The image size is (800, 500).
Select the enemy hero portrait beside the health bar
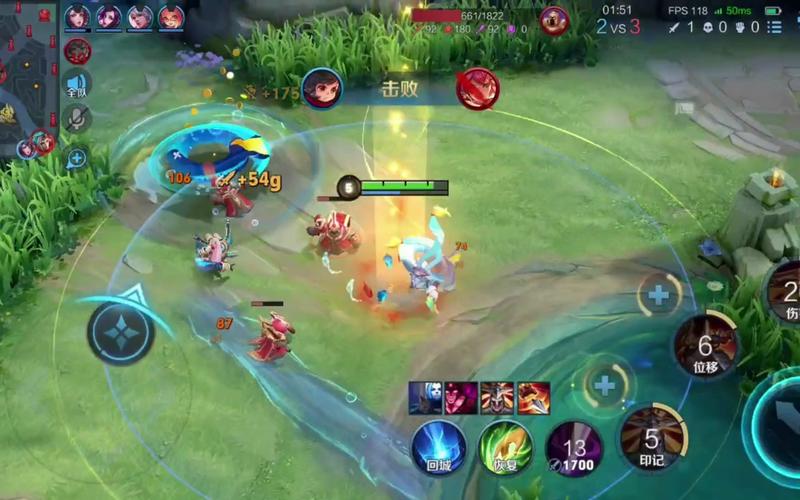click(554, 19)
